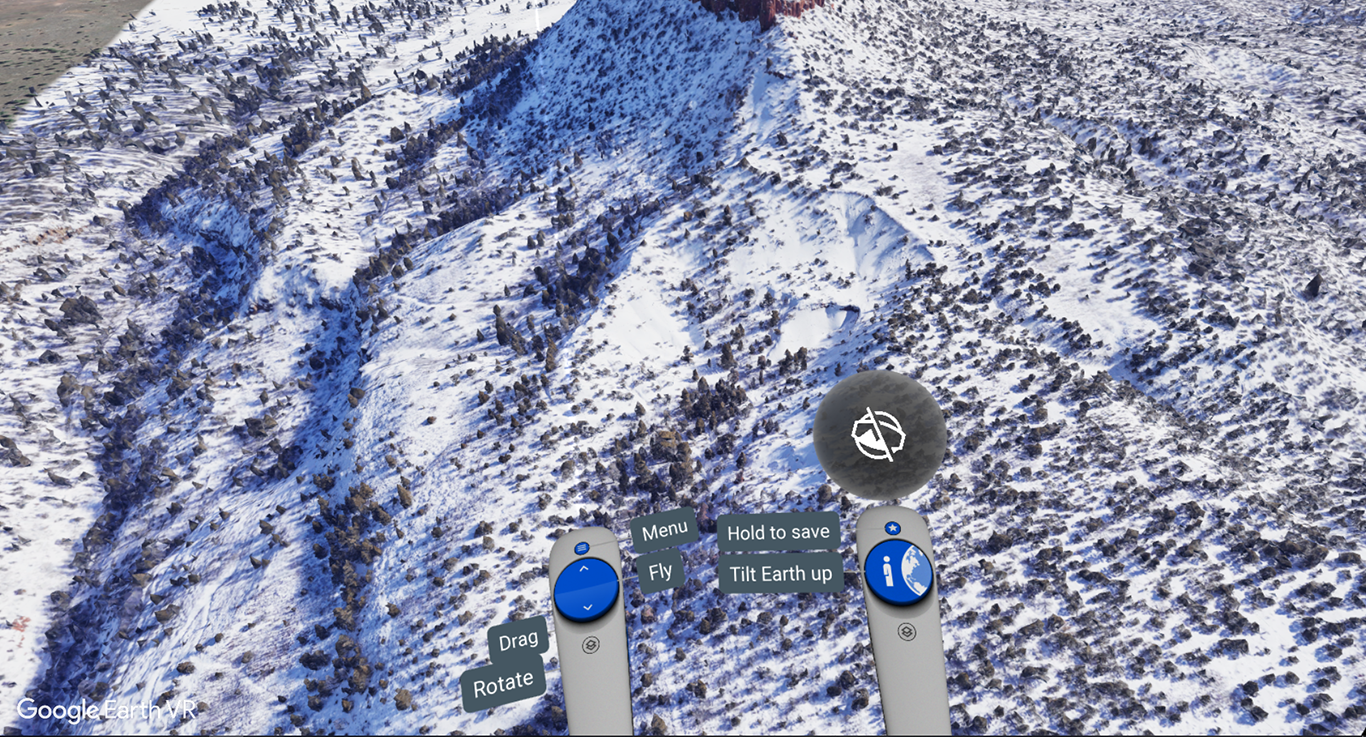
Task: Expand the gray sphere rotation indicator
Action: pyautogui.click(x=880, y=432)
